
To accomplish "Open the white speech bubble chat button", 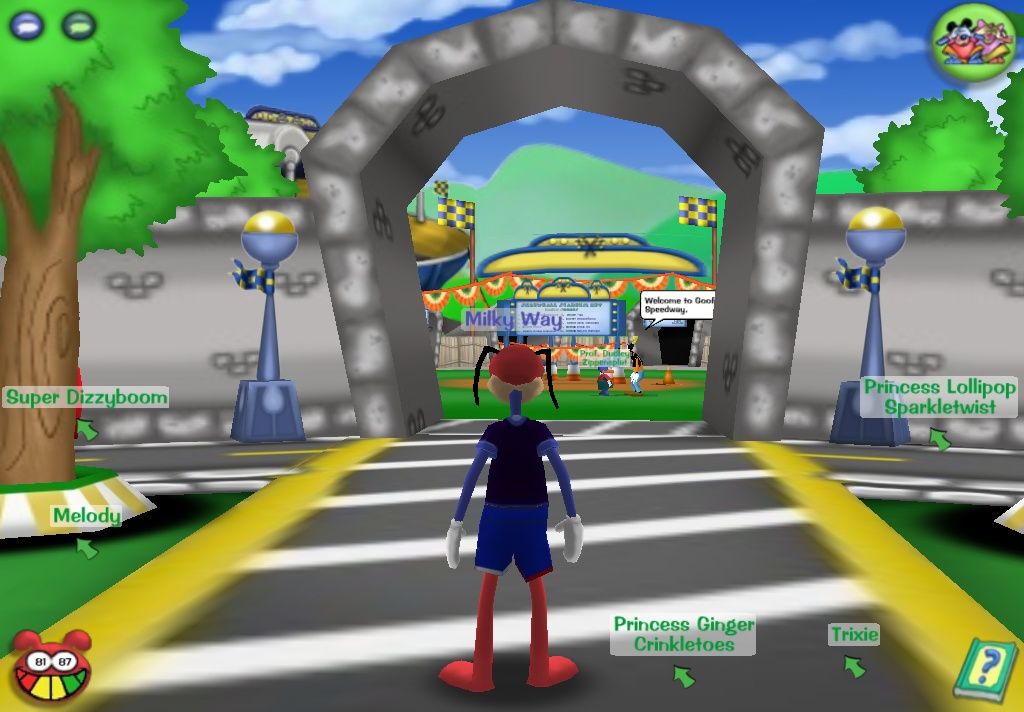I will pyautogui.click(x=27, y=24).
